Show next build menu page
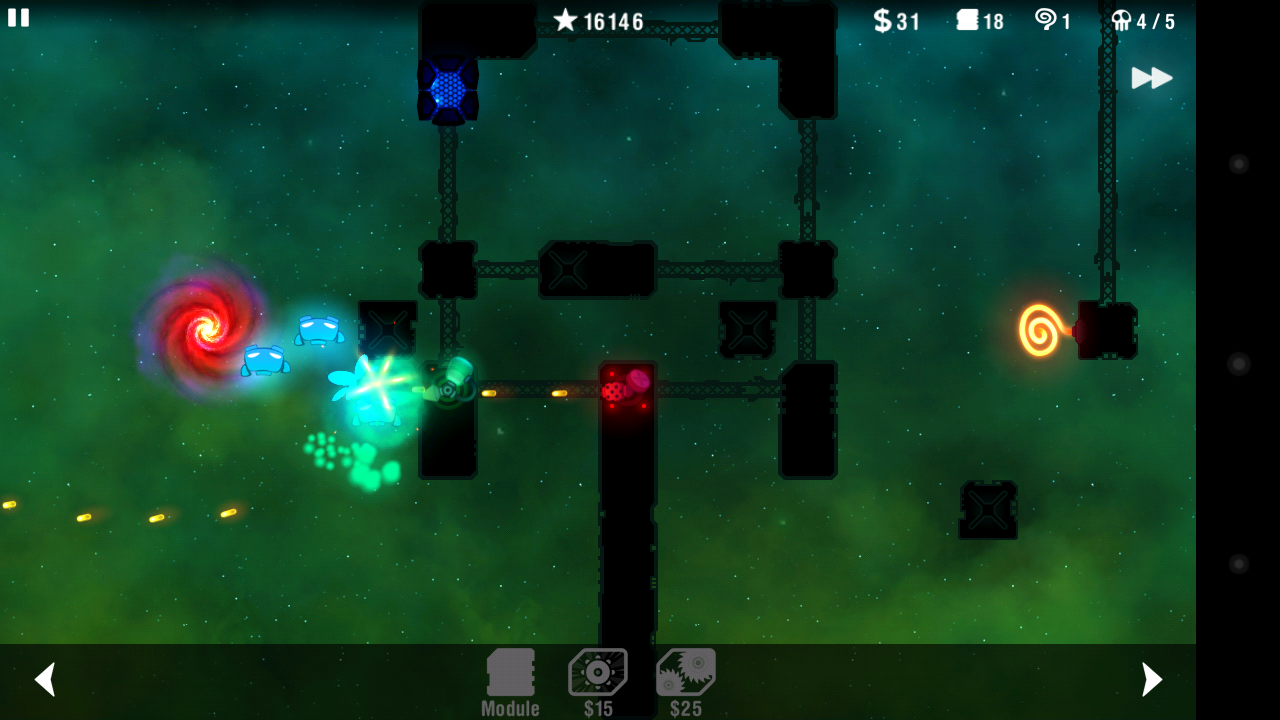This screenshot has width=1280, height=720. coord(1152,679)
